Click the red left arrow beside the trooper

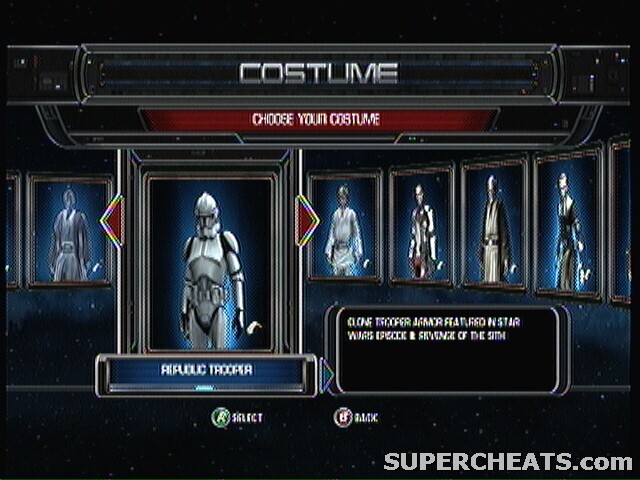click(x=112, y=222)
